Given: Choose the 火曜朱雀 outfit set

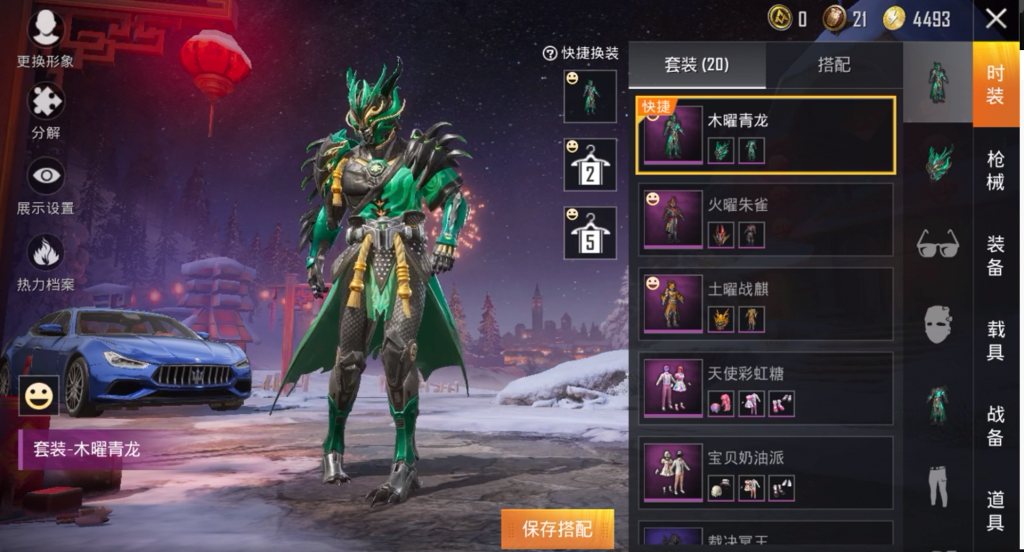Looking at the screenshot, I should coord(765,220).
